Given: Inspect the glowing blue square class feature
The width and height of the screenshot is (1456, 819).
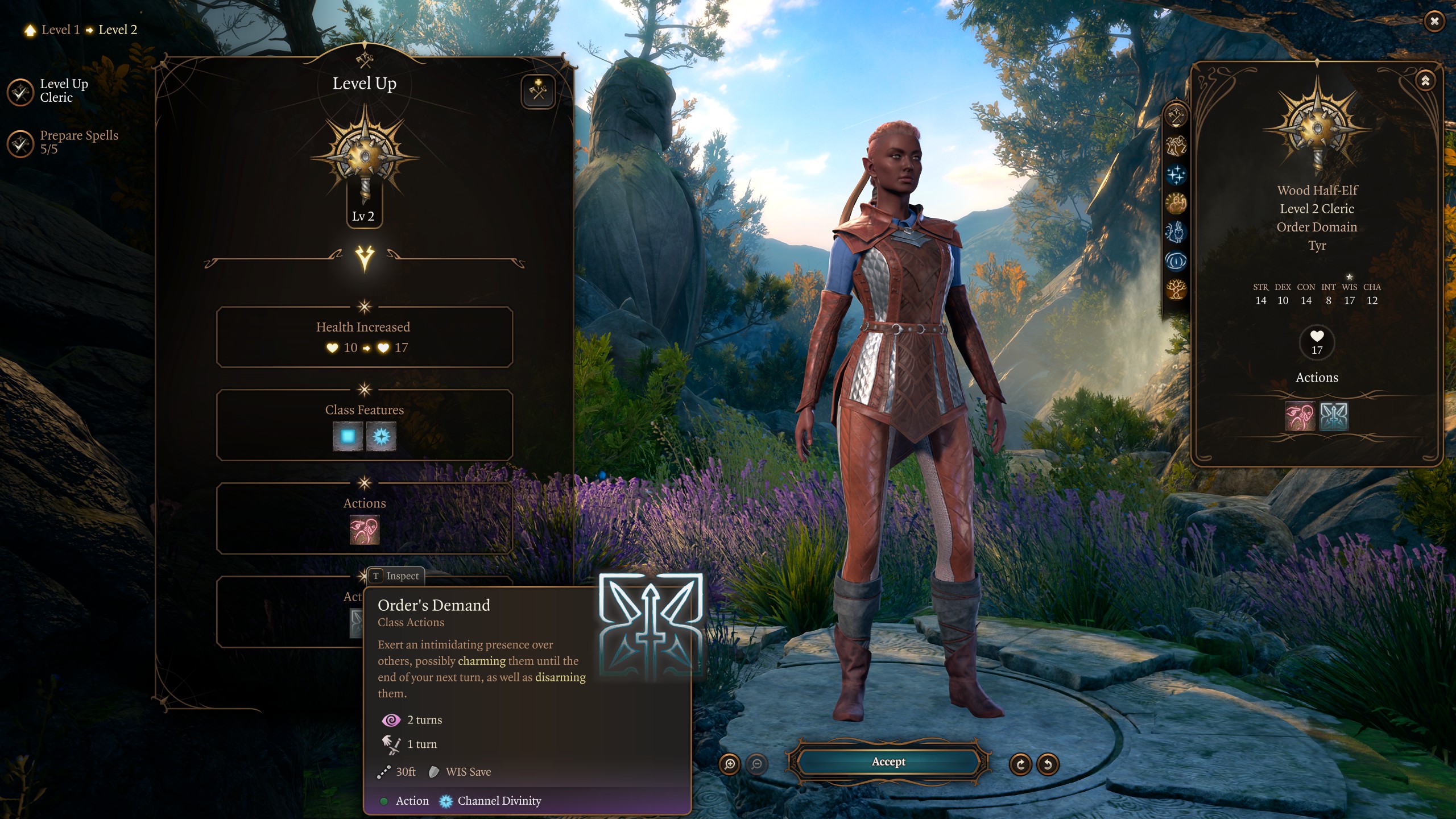Looking at the screenshot, I should click(x=348, y=436).
